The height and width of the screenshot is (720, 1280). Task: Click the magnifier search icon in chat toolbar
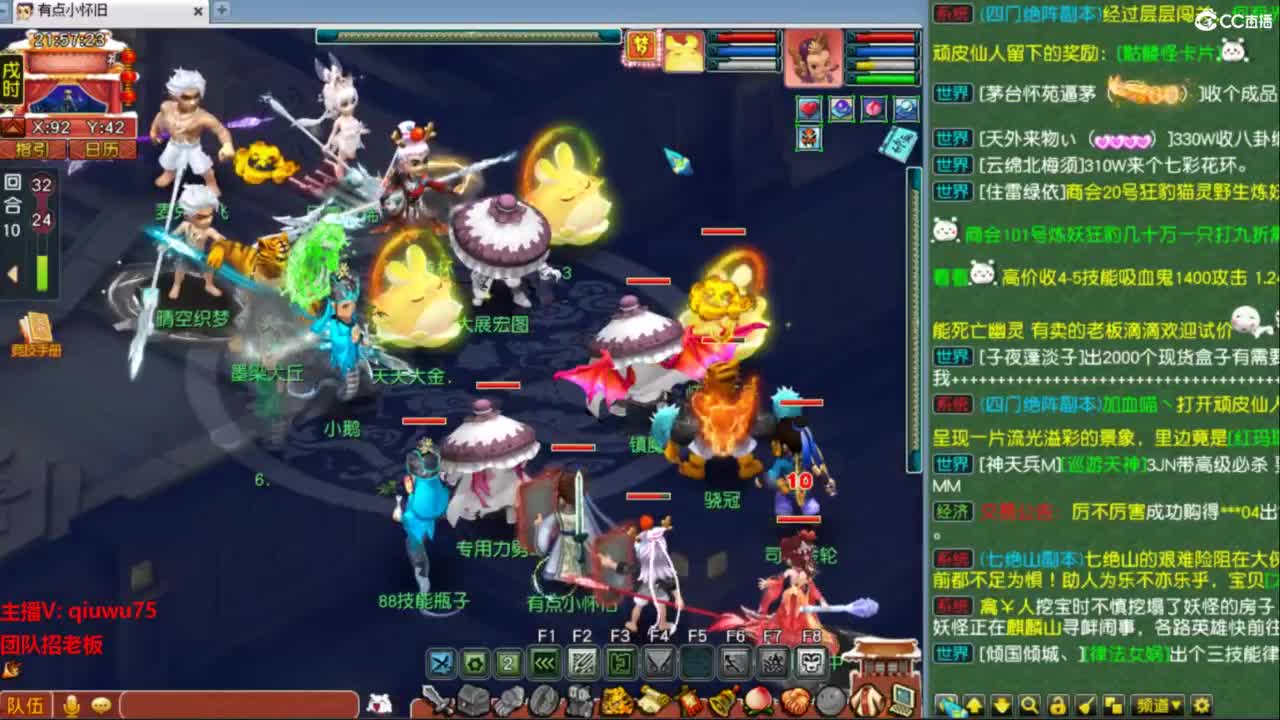tap(1031, 703)
